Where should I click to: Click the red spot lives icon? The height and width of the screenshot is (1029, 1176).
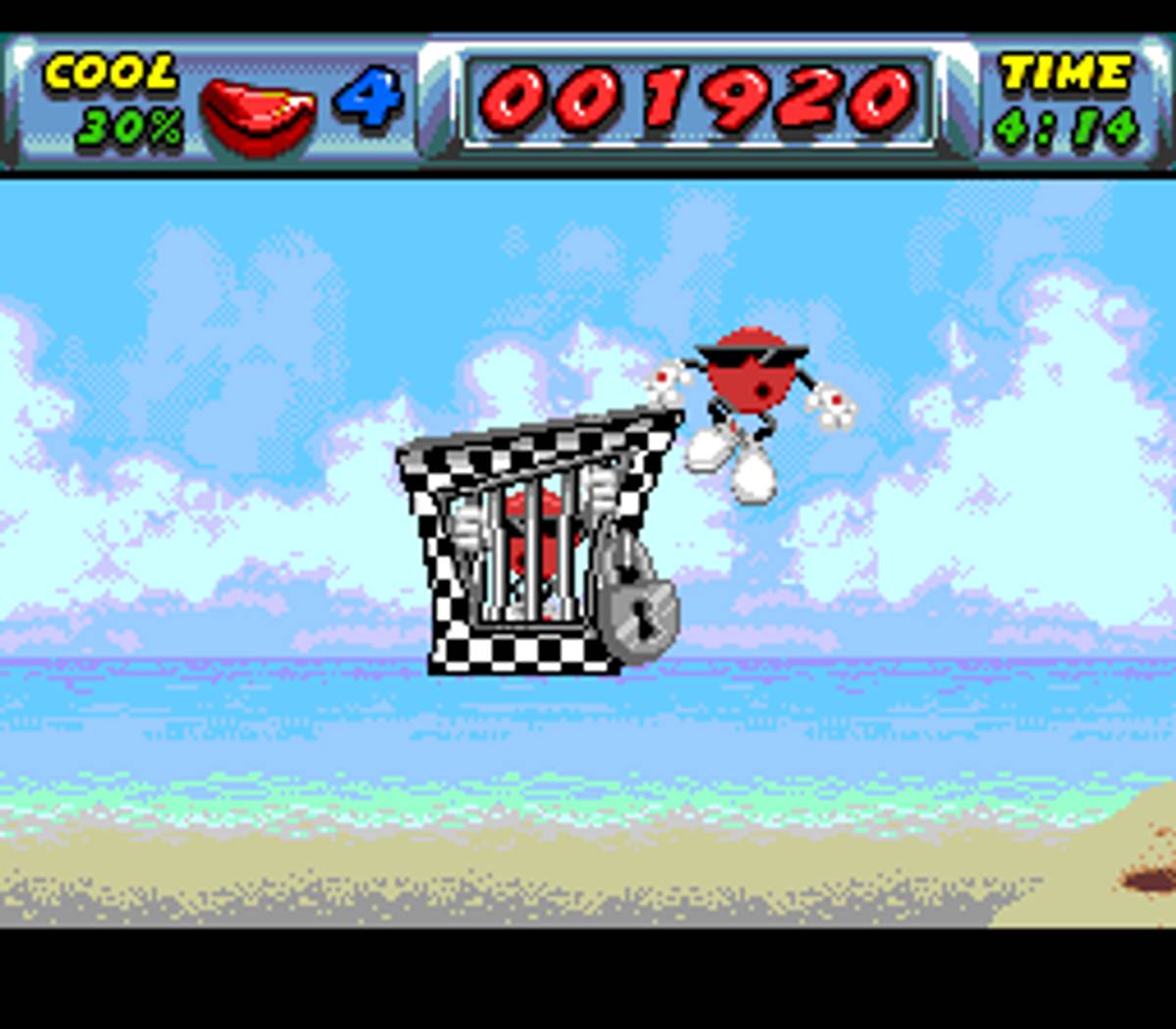point(258,113)
